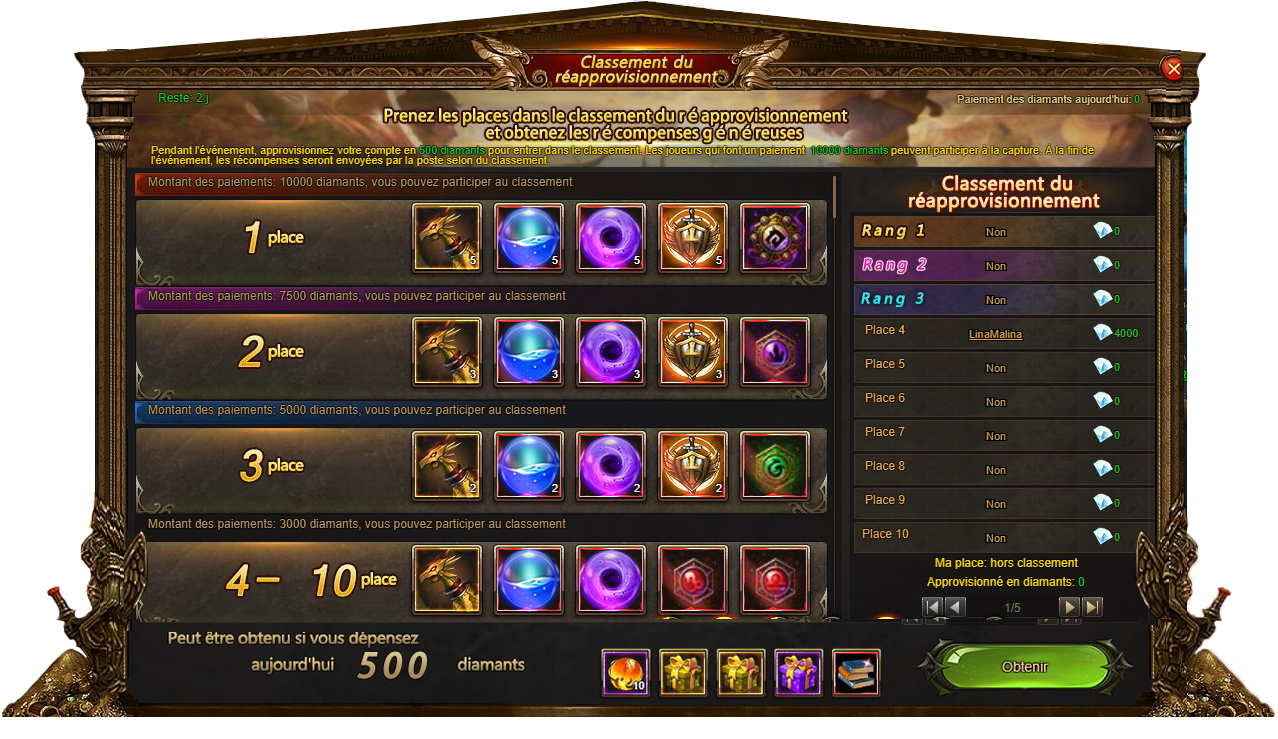Select the dragon reward in the 1 place row
1278x739 pixels.
coord(447,238)
